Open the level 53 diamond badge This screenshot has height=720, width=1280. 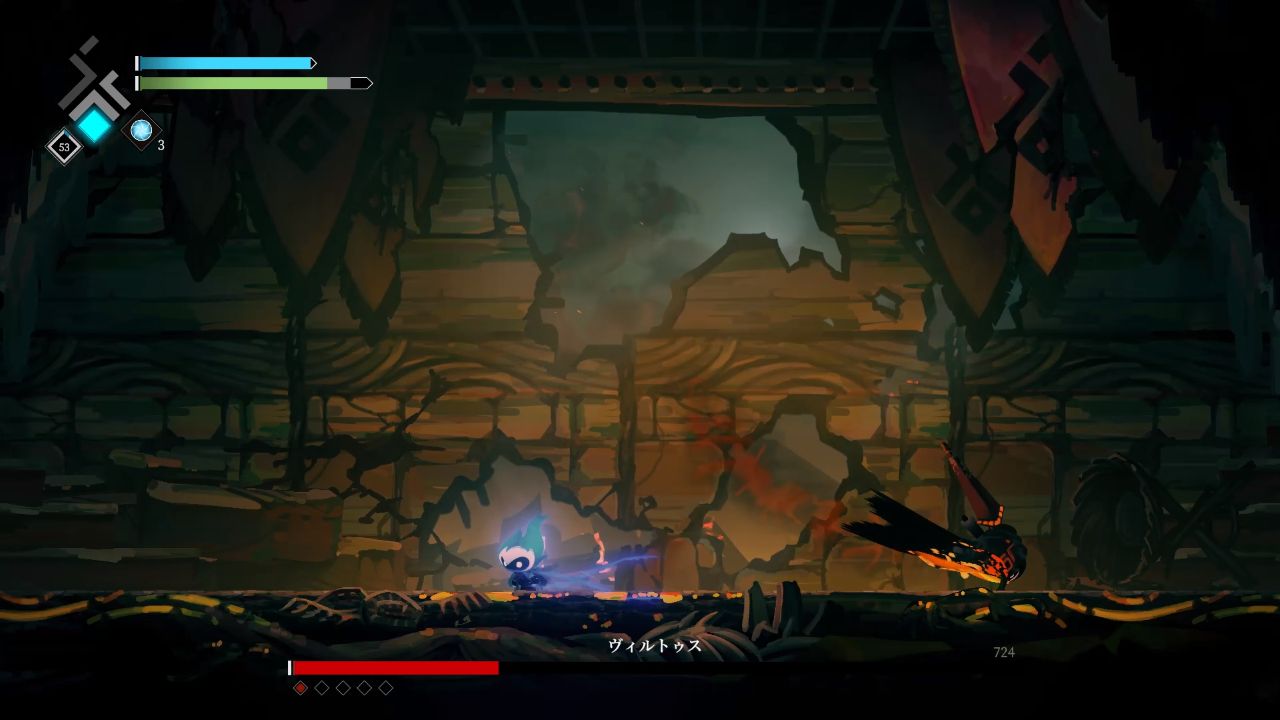point(64,147)
